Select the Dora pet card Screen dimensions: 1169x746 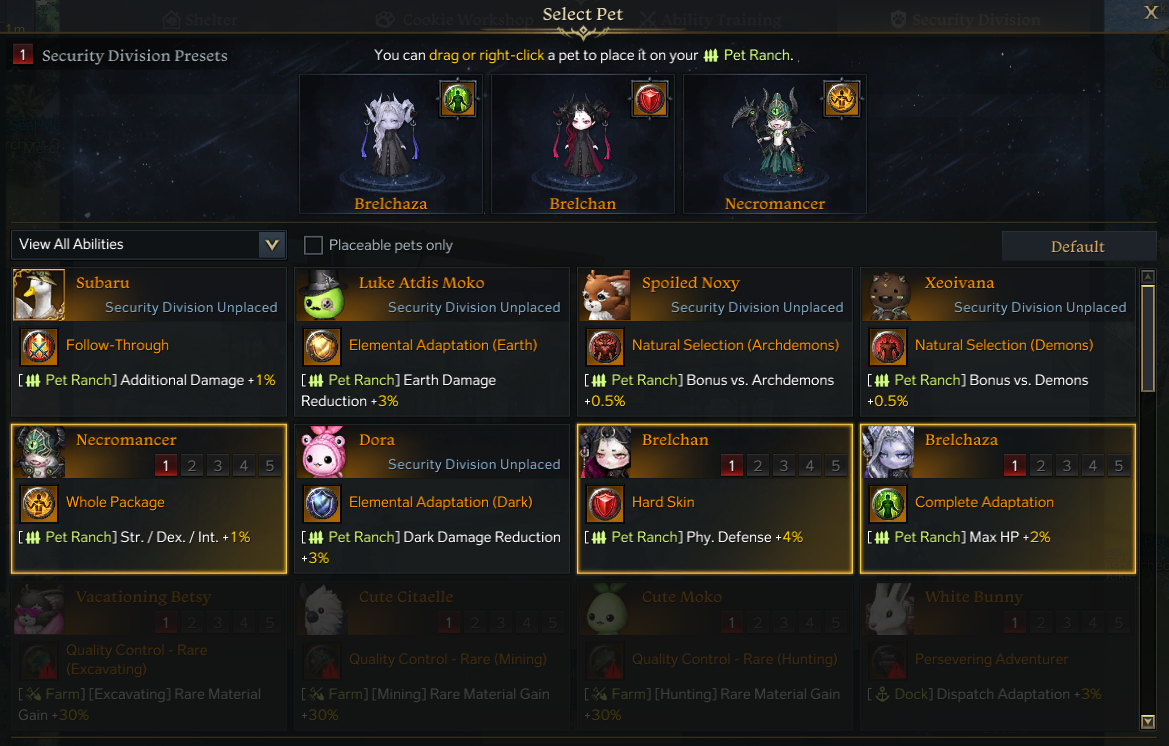click(x=431, y=498)
